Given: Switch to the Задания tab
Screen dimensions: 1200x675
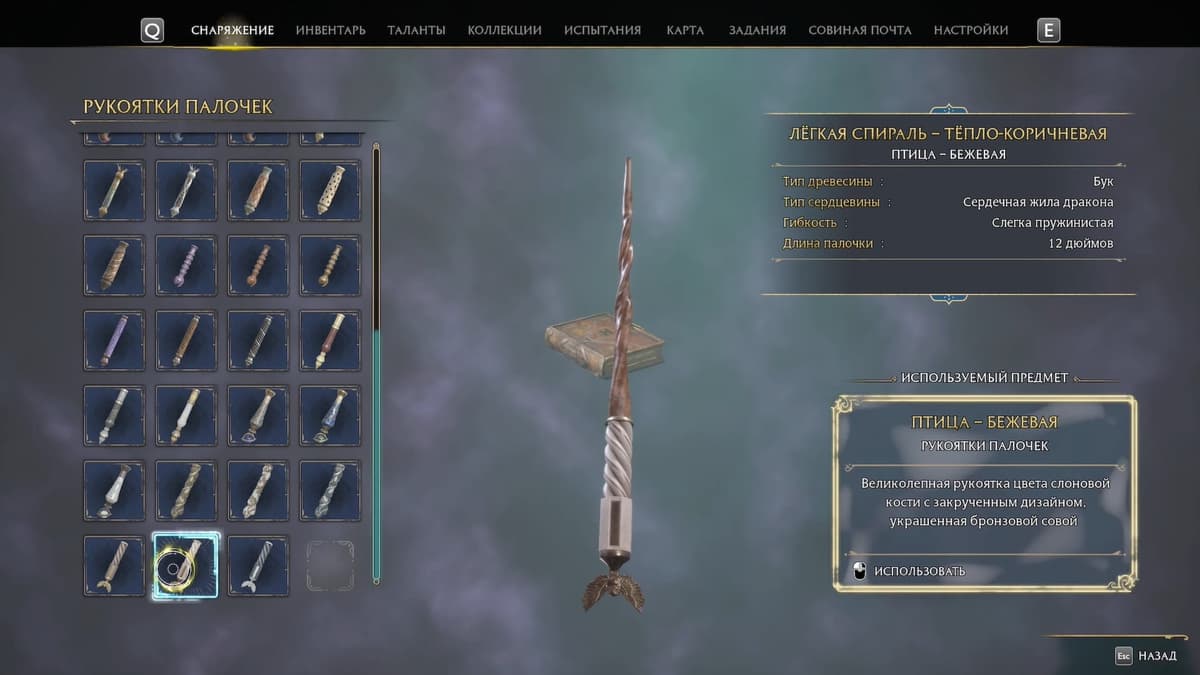Looking at the screenshot, I should (x=757, y=30).
